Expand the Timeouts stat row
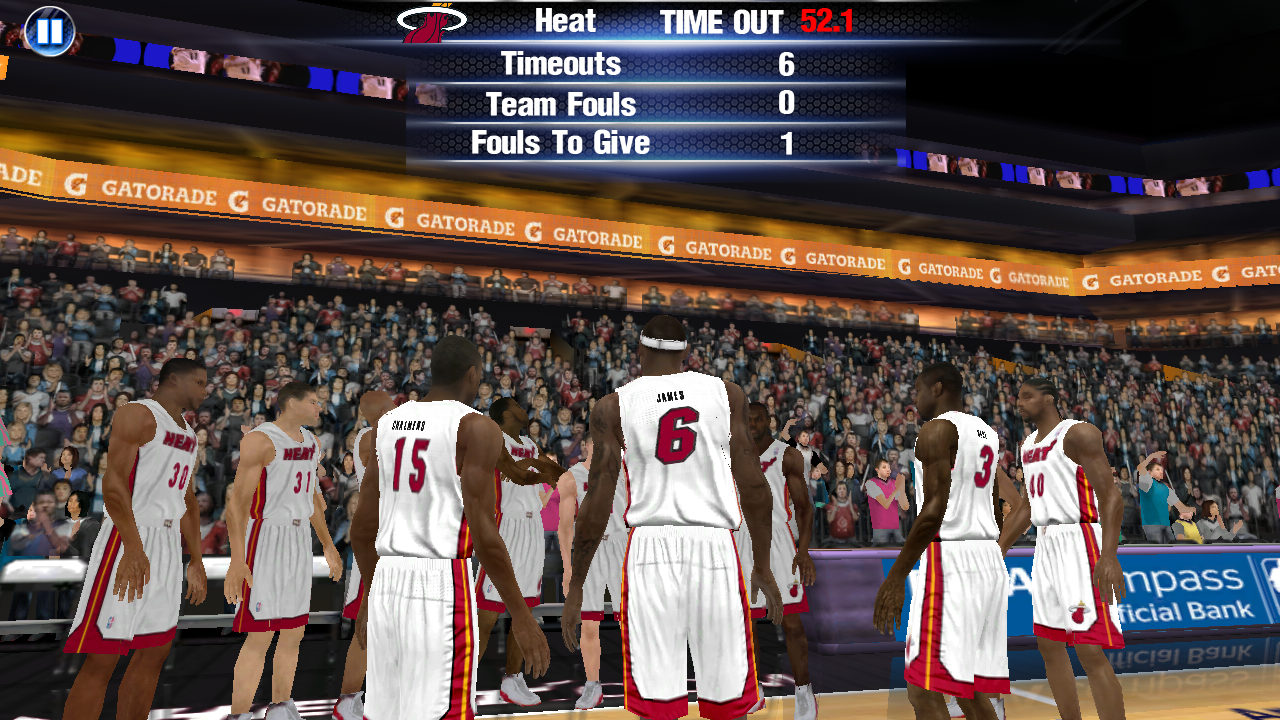This screenshot has height=720, width=1280. point(640,64)
